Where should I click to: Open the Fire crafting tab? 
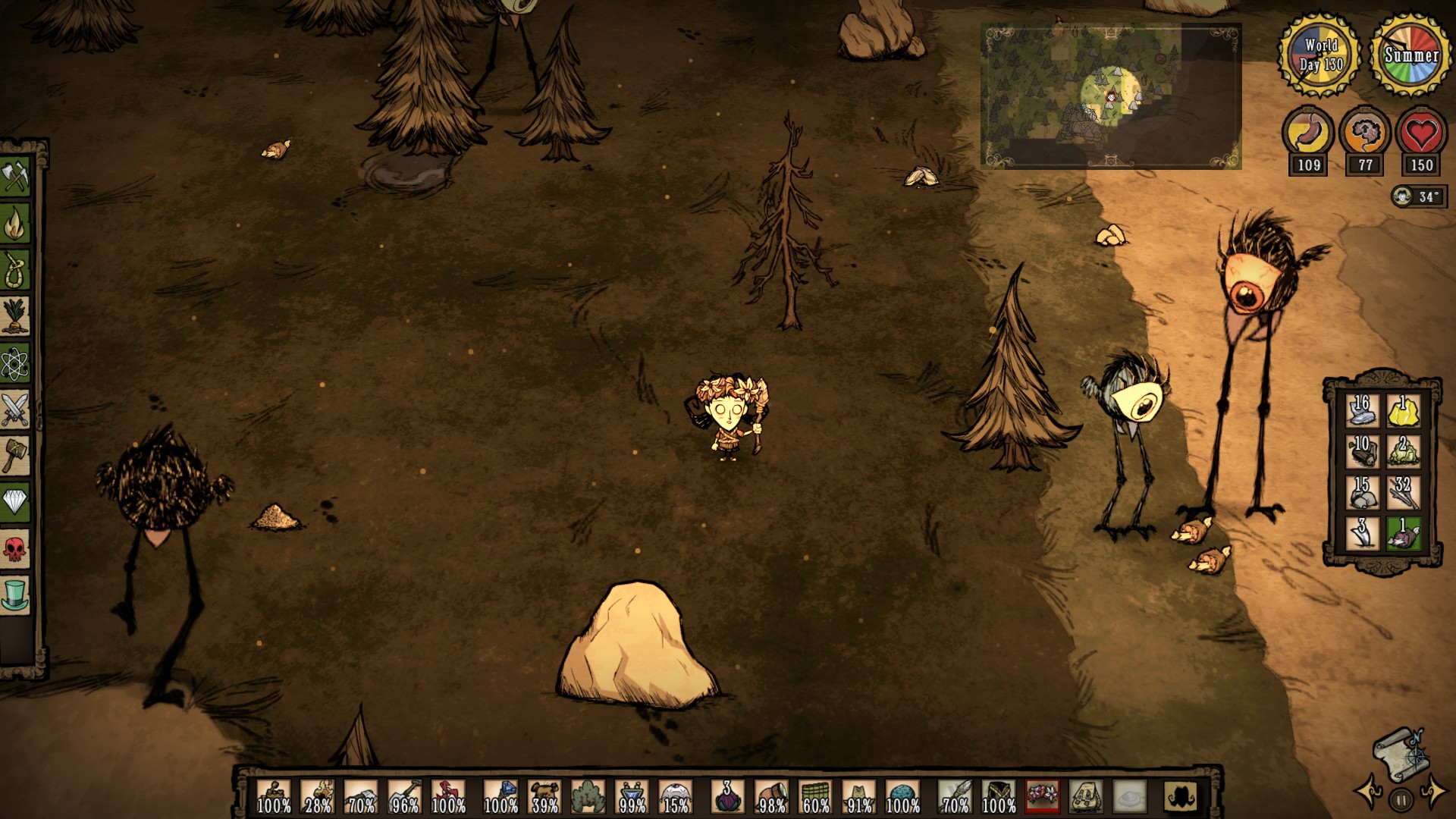[15, 224]
